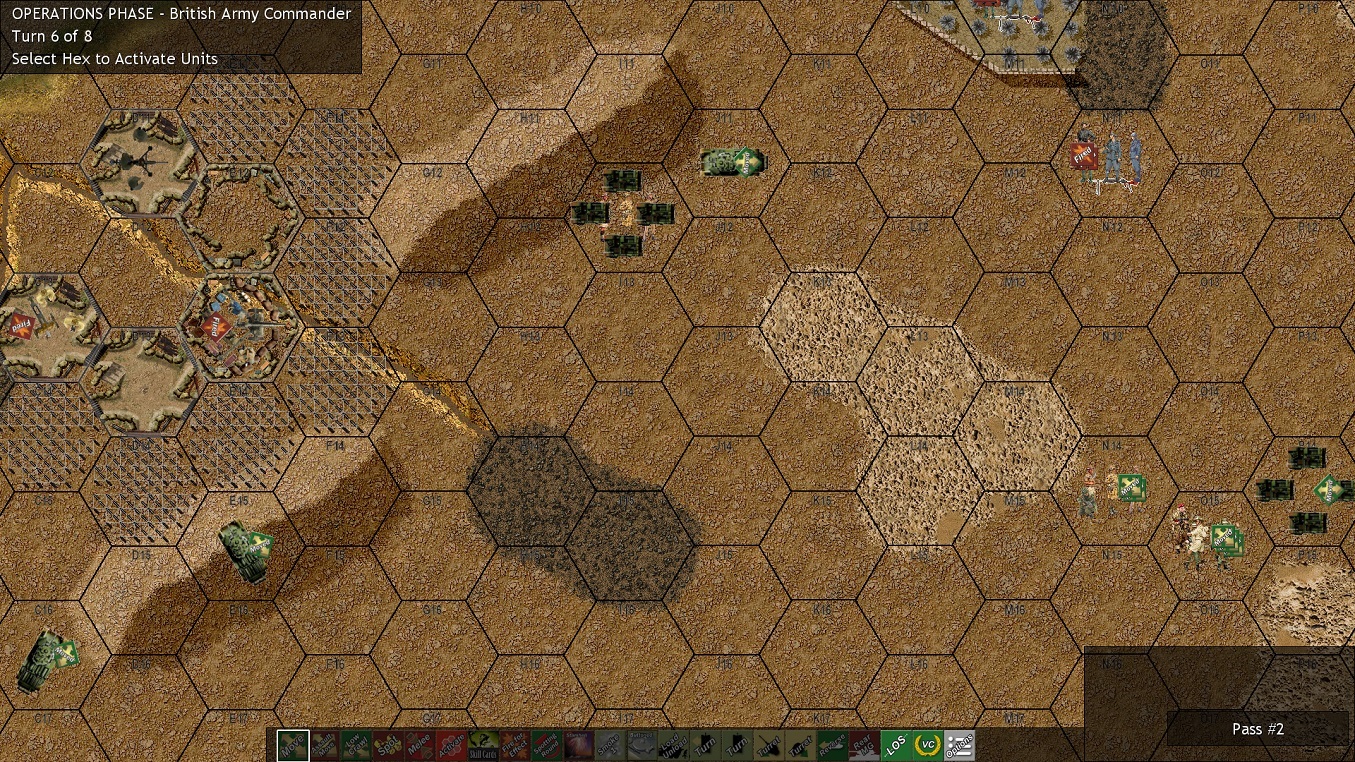
Task: Select the Assault Move icon
Action: coord(324,745)
